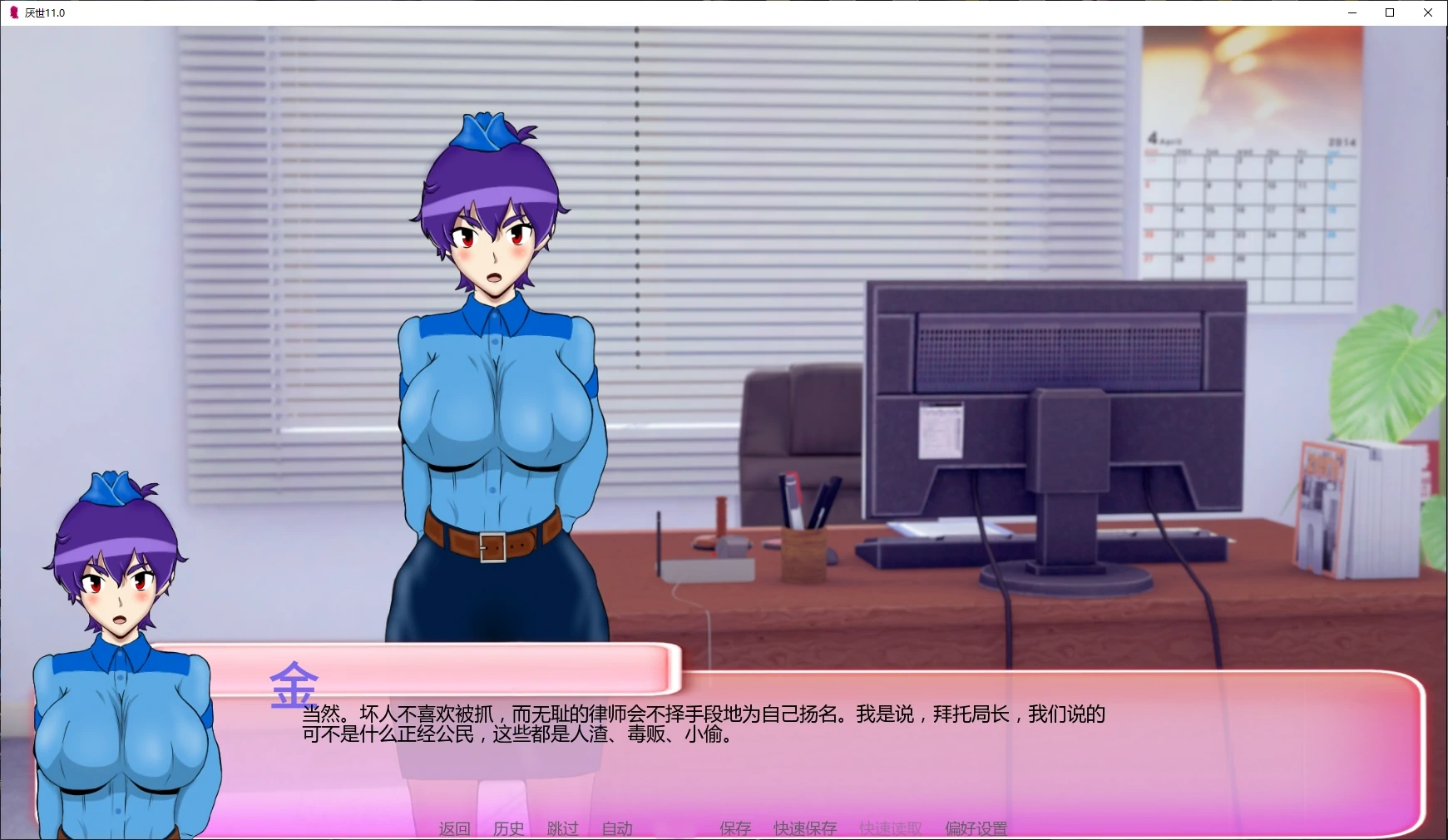The width and height of the screenshot is (1448, 840).
Task: Enable 自动 auto-advance mode
Action: pyautogui.click(x=615, y=828)
